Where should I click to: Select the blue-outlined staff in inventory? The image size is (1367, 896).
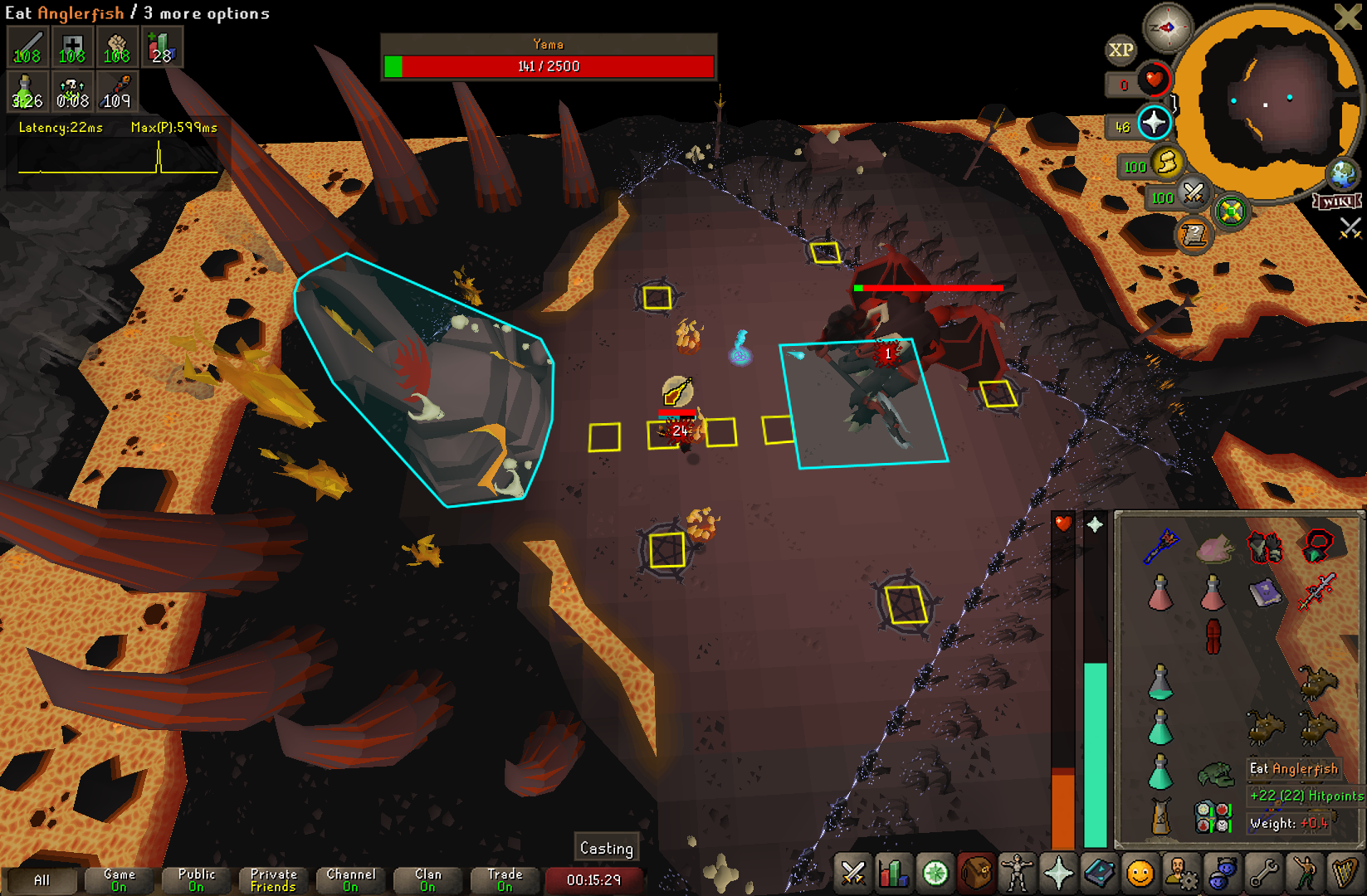click(x=1160, y=547)
